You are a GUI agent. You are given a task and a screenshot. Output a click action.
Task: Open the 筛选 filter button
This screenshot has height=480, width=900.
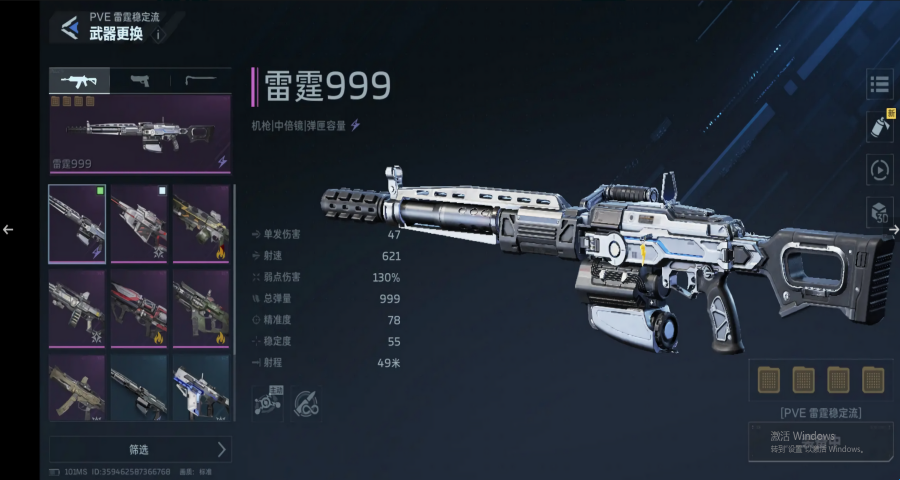pos(140,449)
